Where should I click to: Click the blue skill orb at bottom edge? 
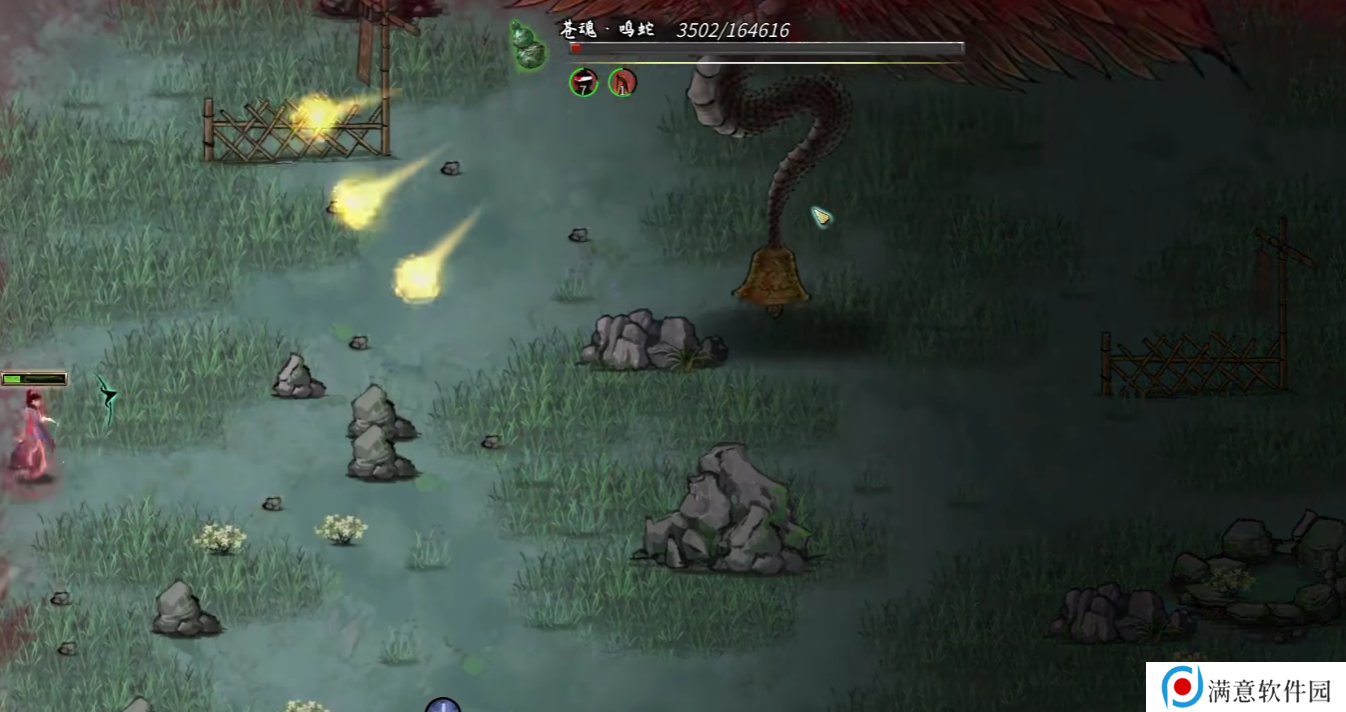(x=443, y=705)
